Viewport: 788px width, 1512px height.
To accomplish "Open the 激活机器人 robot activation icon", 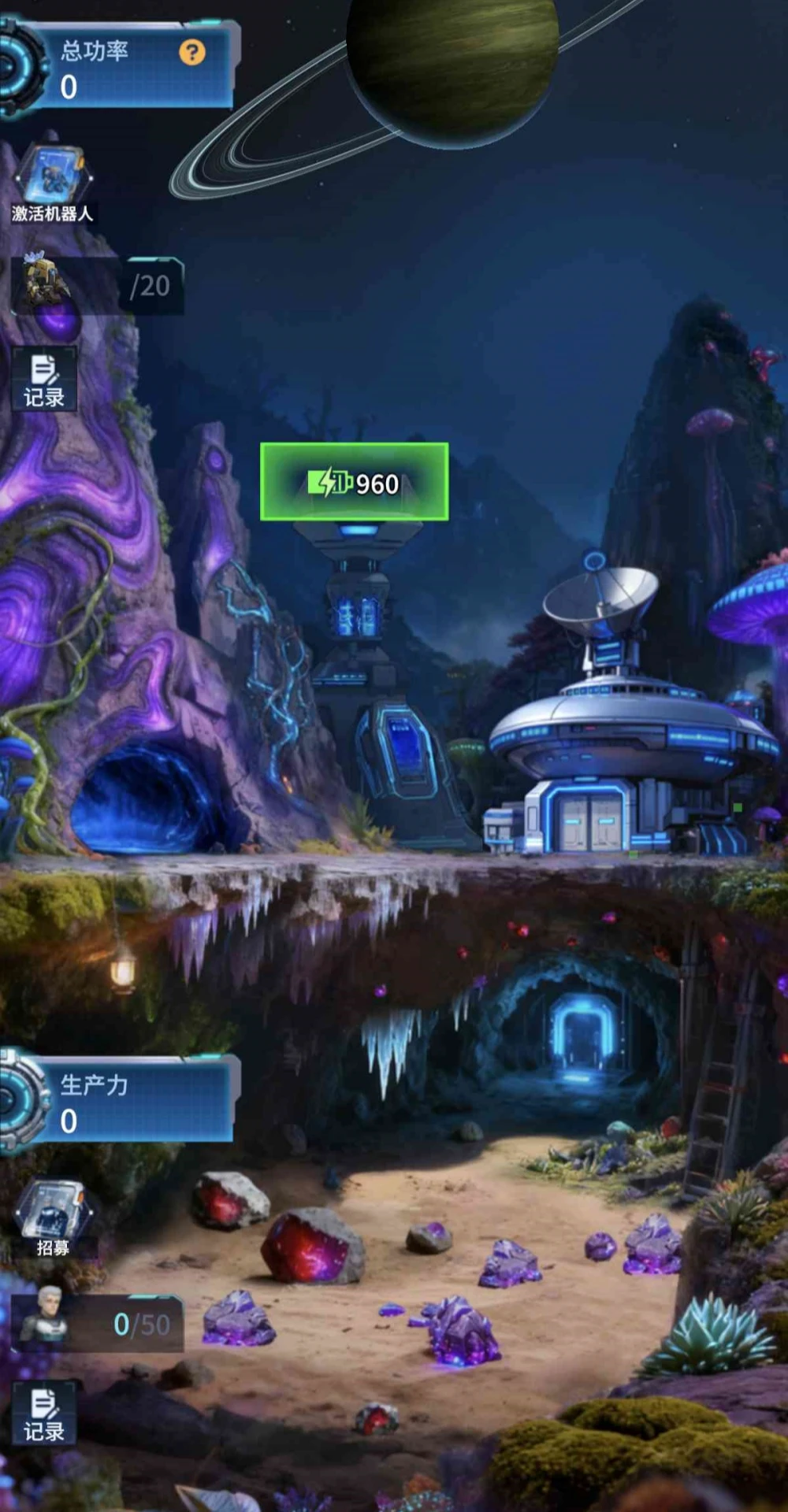I will pos(53,183).
